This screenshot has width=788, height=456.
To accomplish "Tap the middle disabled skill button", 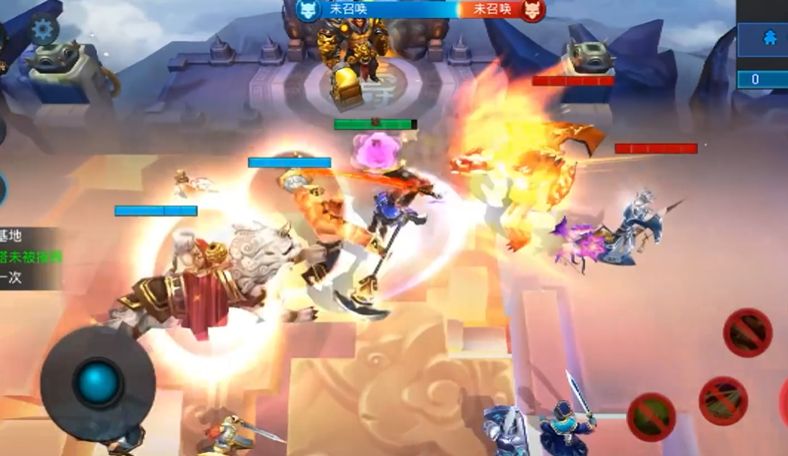I will coord(723,399).
